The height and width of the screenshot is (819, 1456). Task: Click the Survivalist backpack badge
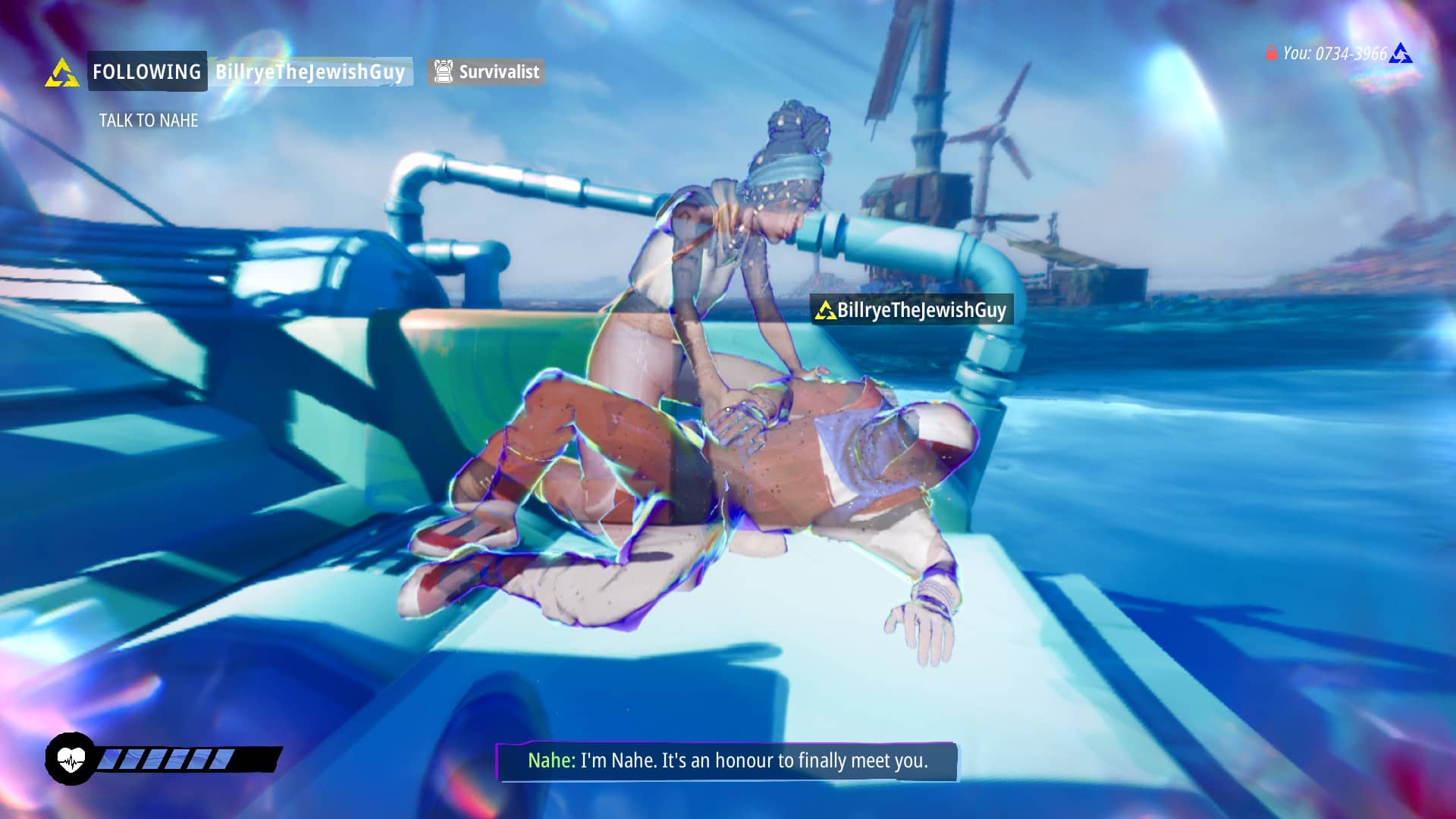click(486, 72)
